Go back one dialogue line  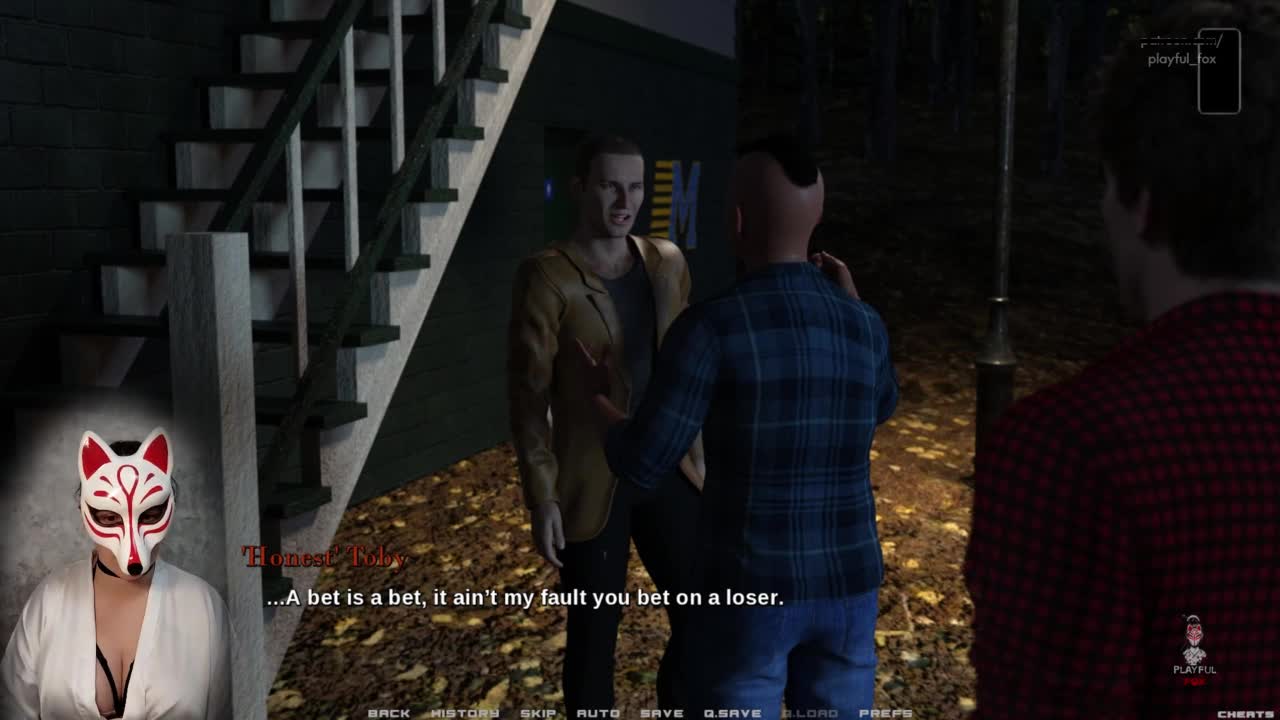pos(389,713)
